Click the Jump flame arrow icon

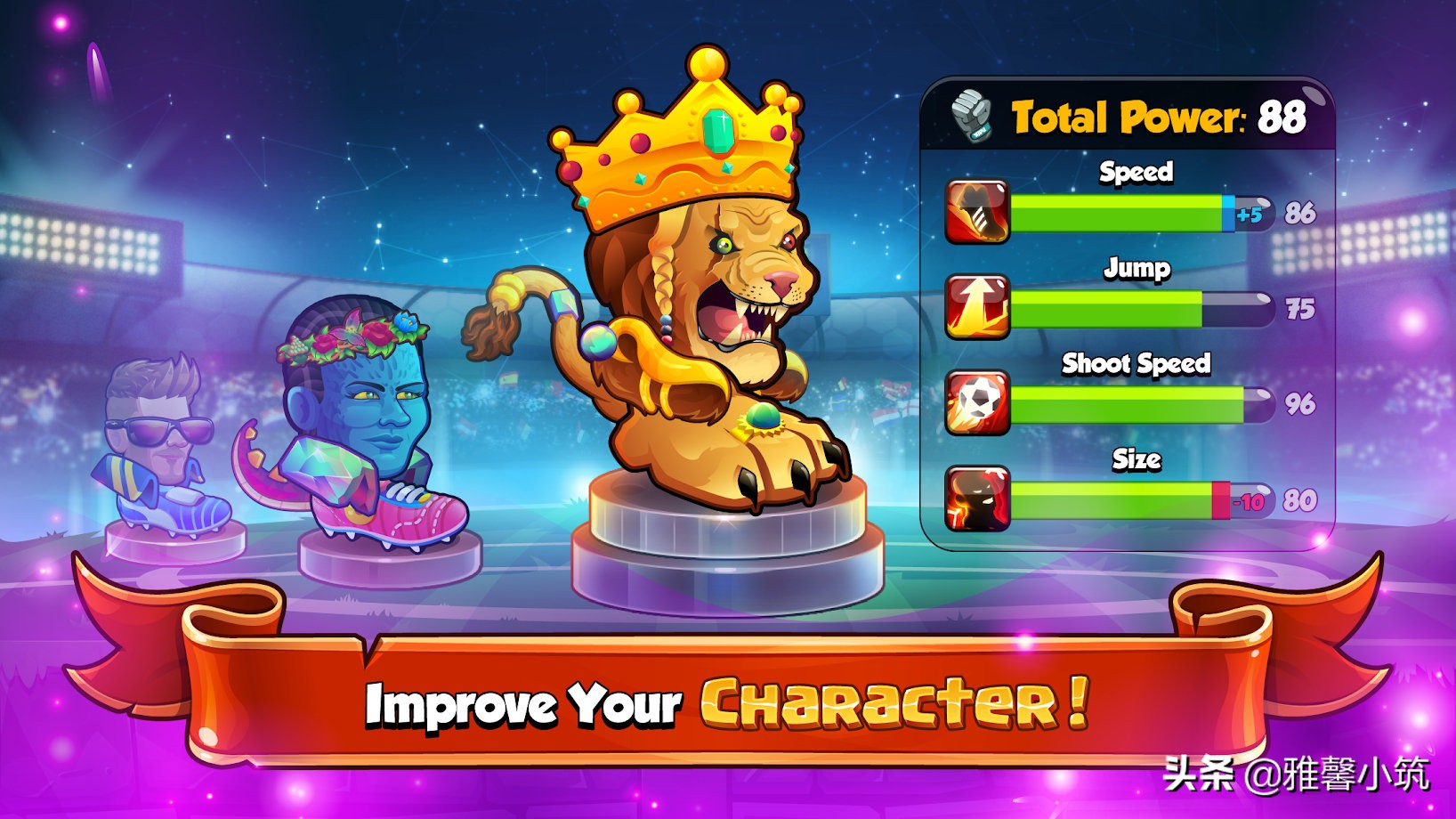978,308
